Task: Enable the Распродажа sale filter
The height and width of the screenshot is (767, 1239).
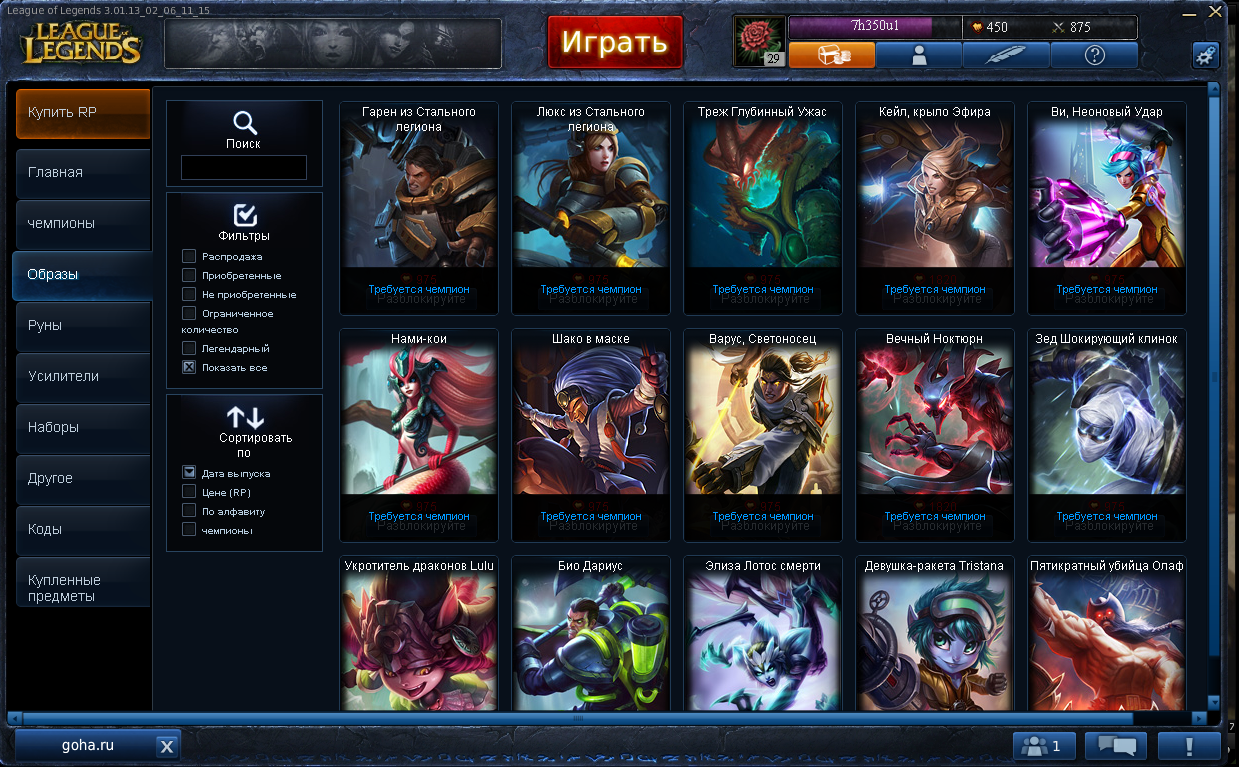Action: click(189, 257)
